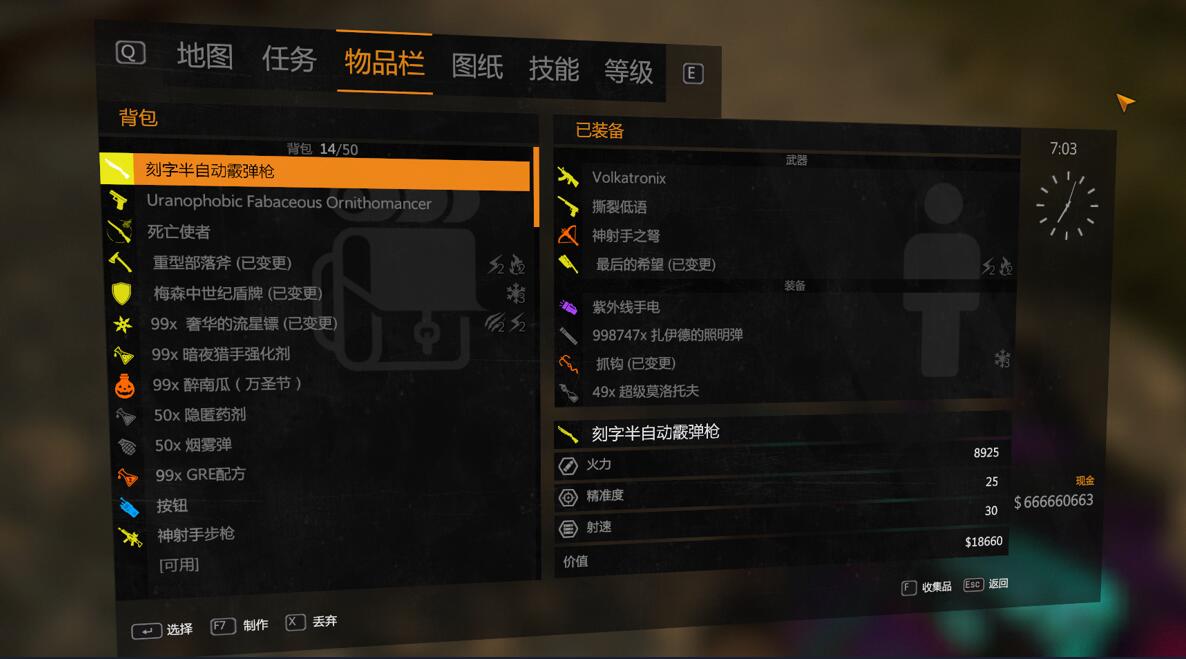Choose the 紫外线手电 equipment slot
Viewport: 1186px width, 659px height.
[x=625, y=307]
